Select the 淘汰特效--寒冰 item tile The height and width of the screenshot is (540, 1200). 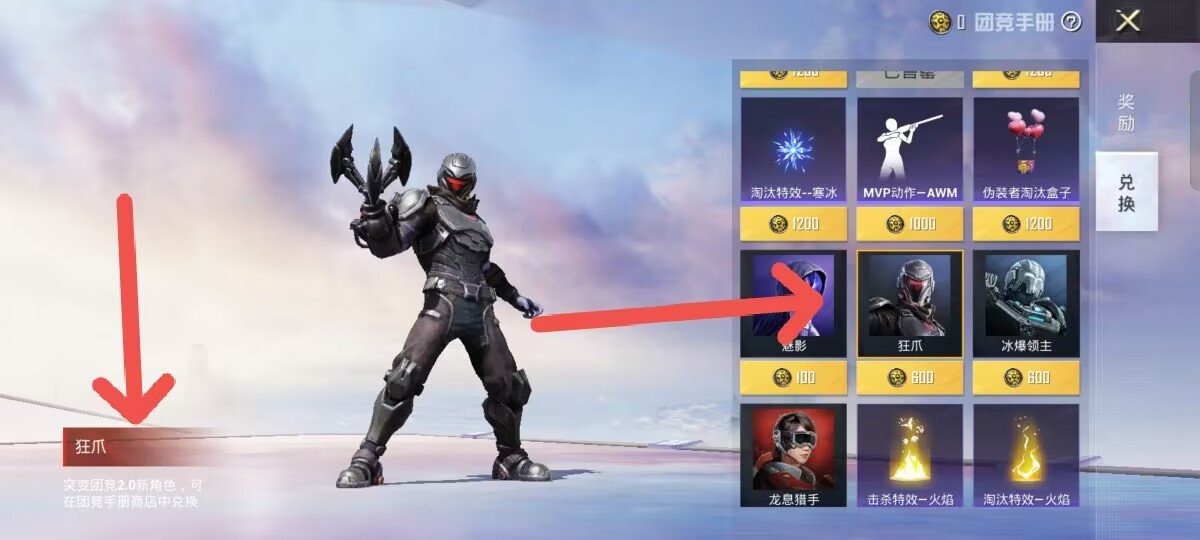tap(793, 150)
